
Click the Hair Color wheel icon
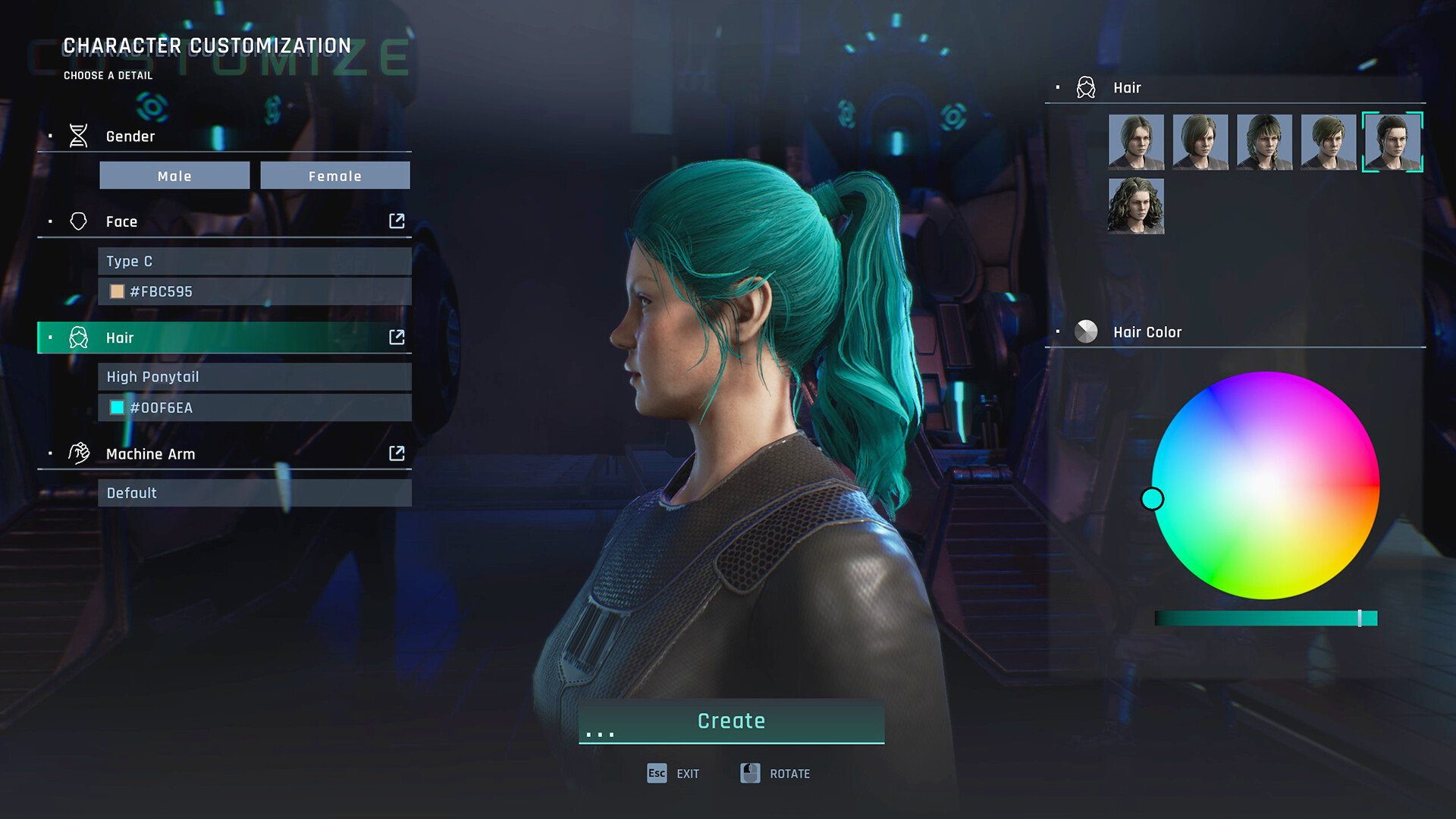1085,331
